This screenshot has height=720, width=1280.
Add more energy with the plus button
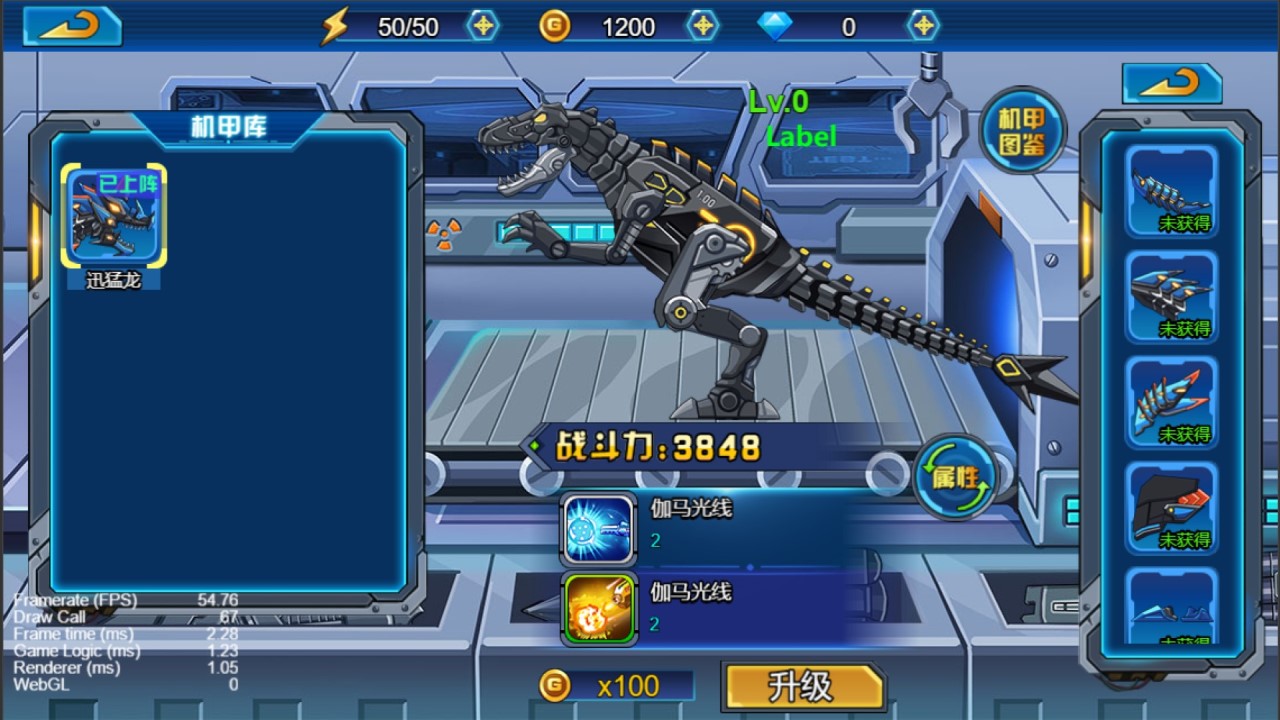[483, 26]
